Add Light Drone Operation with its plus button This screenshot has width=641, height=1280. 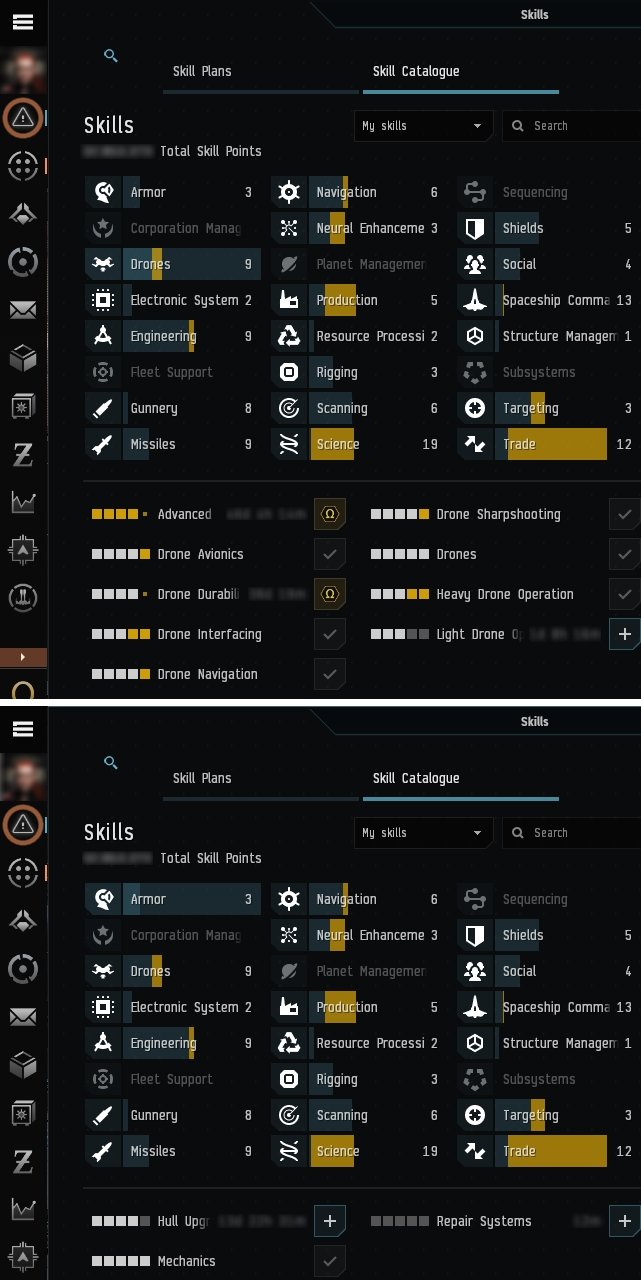pos(625,634)
